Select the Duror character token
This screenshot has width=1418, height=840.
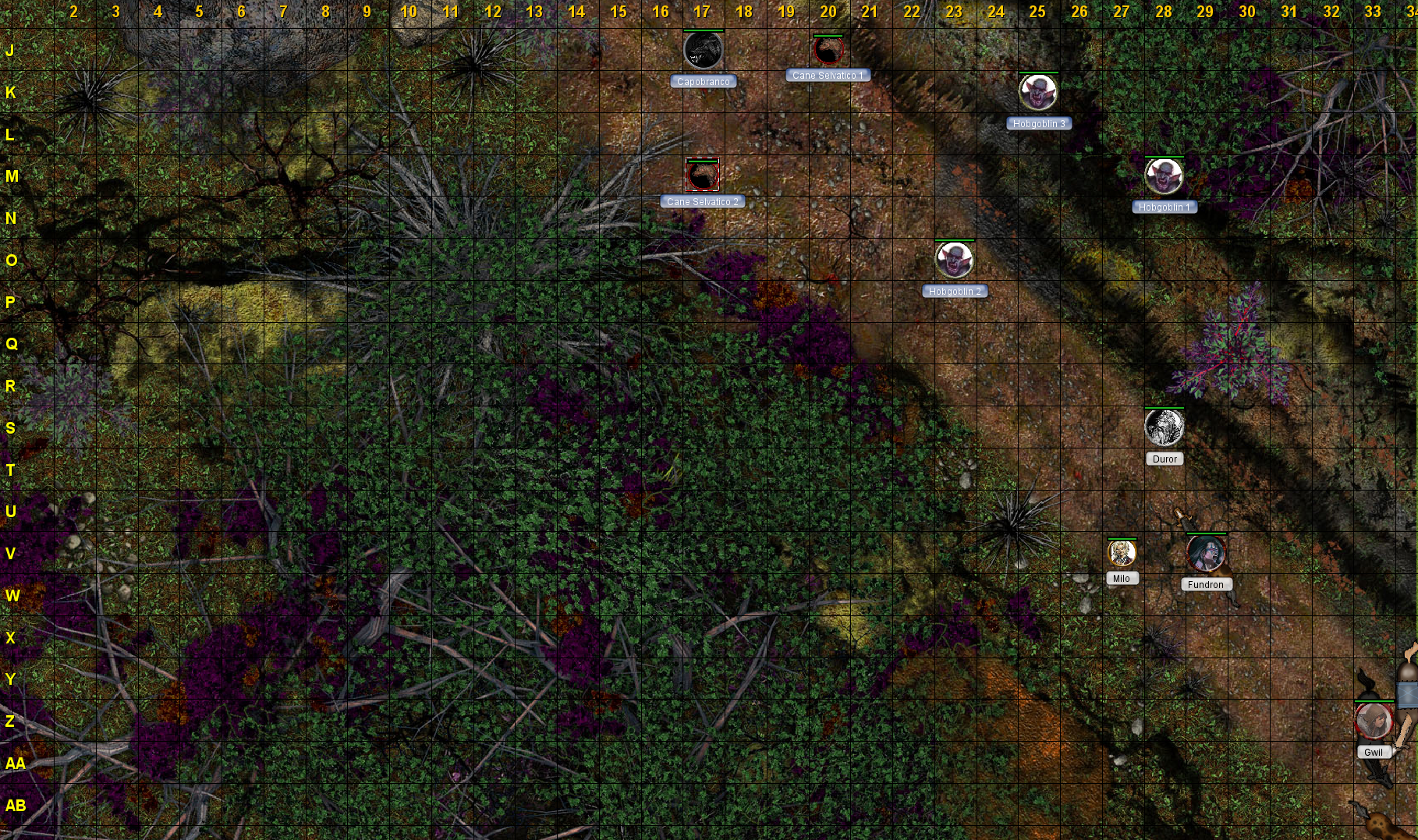point(1164,427)
